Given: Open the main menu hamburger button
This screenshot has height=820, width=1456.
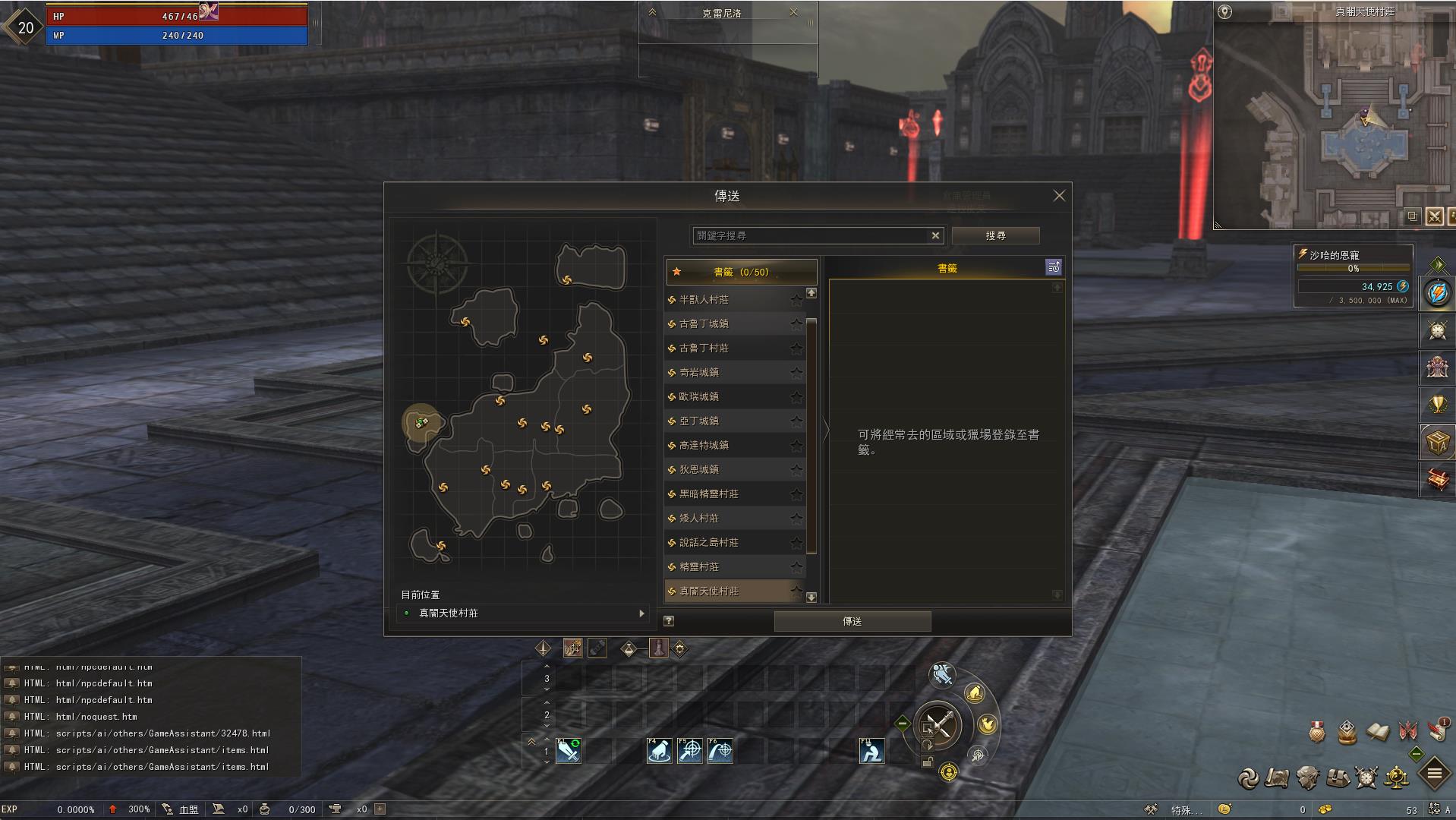Looking at the screenshot, I should (x=1434, y=774).
